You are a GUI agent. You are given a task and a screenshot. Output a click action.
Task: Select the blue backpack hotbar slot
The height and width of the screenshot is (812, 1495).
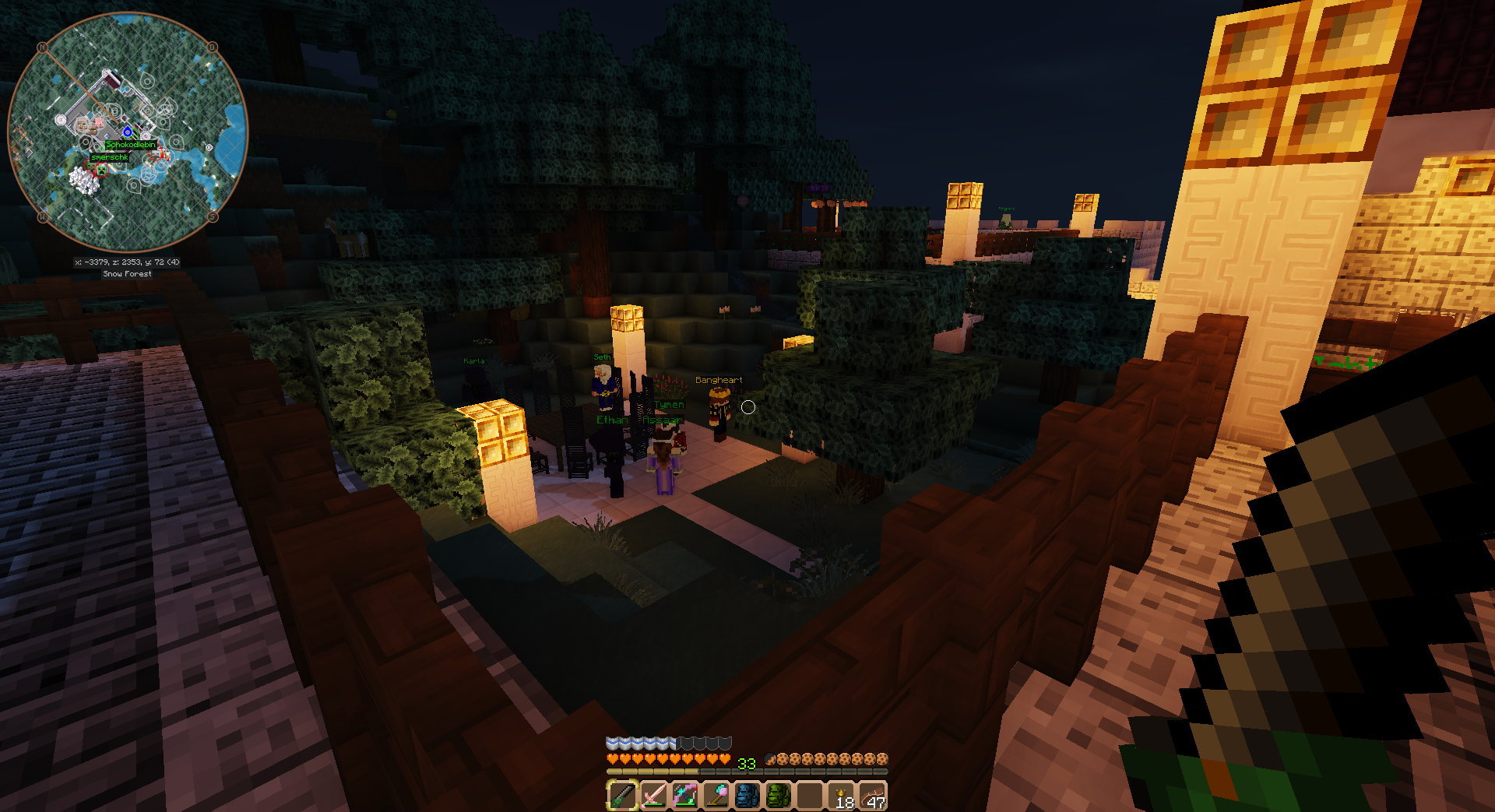pos(747,796)
